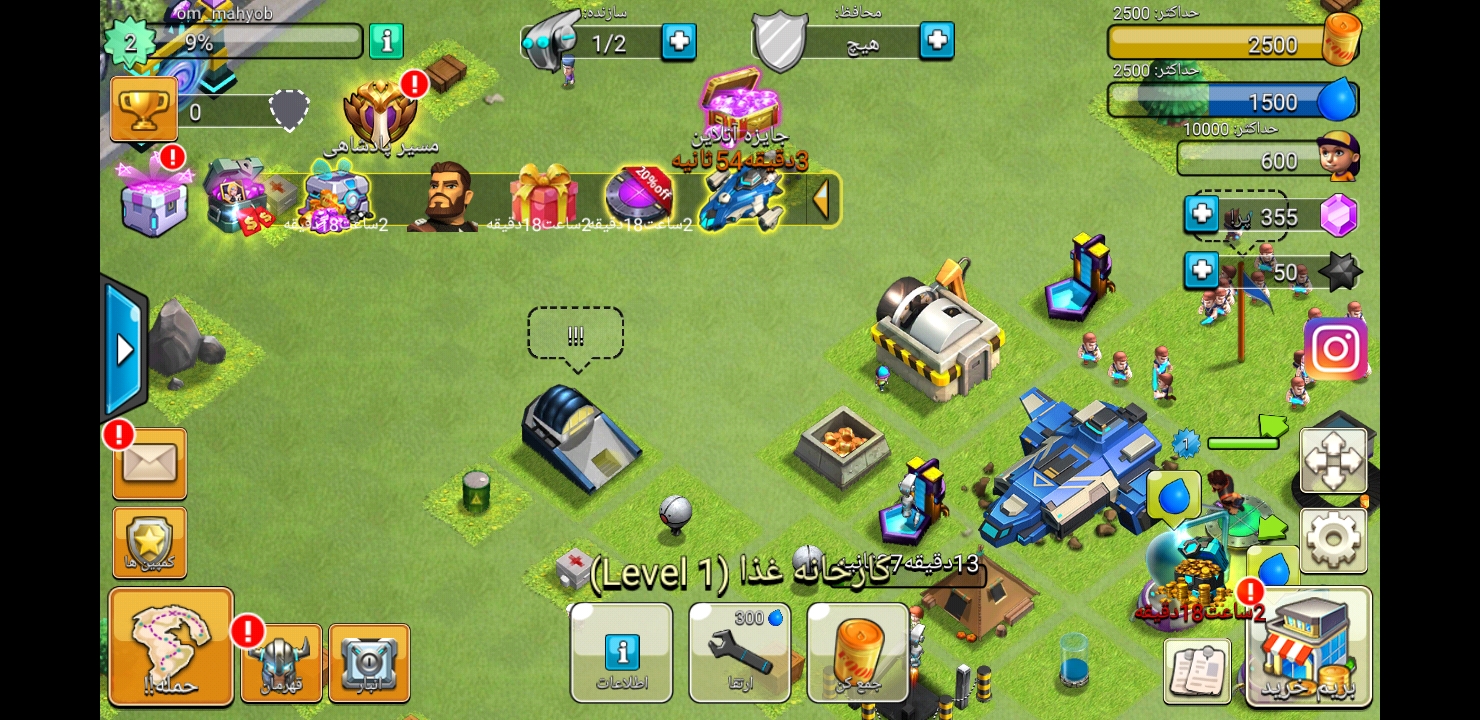This screenshot has width=1480, height=720.
Task: Upgrade the building for 300 water
Action: (739, 653)
